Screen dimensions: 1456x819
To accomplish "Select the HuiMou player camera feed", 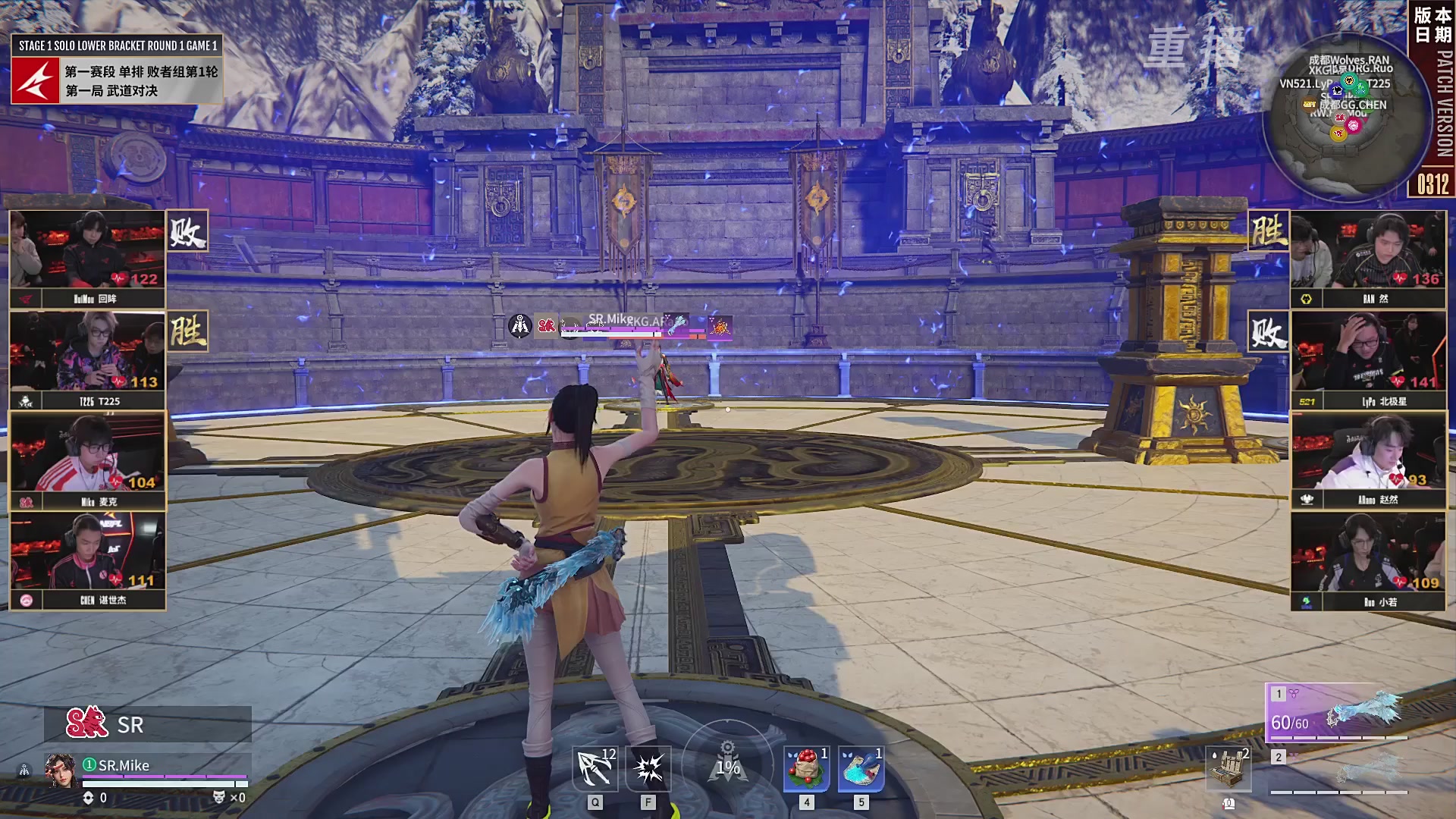I will point(88,250).
